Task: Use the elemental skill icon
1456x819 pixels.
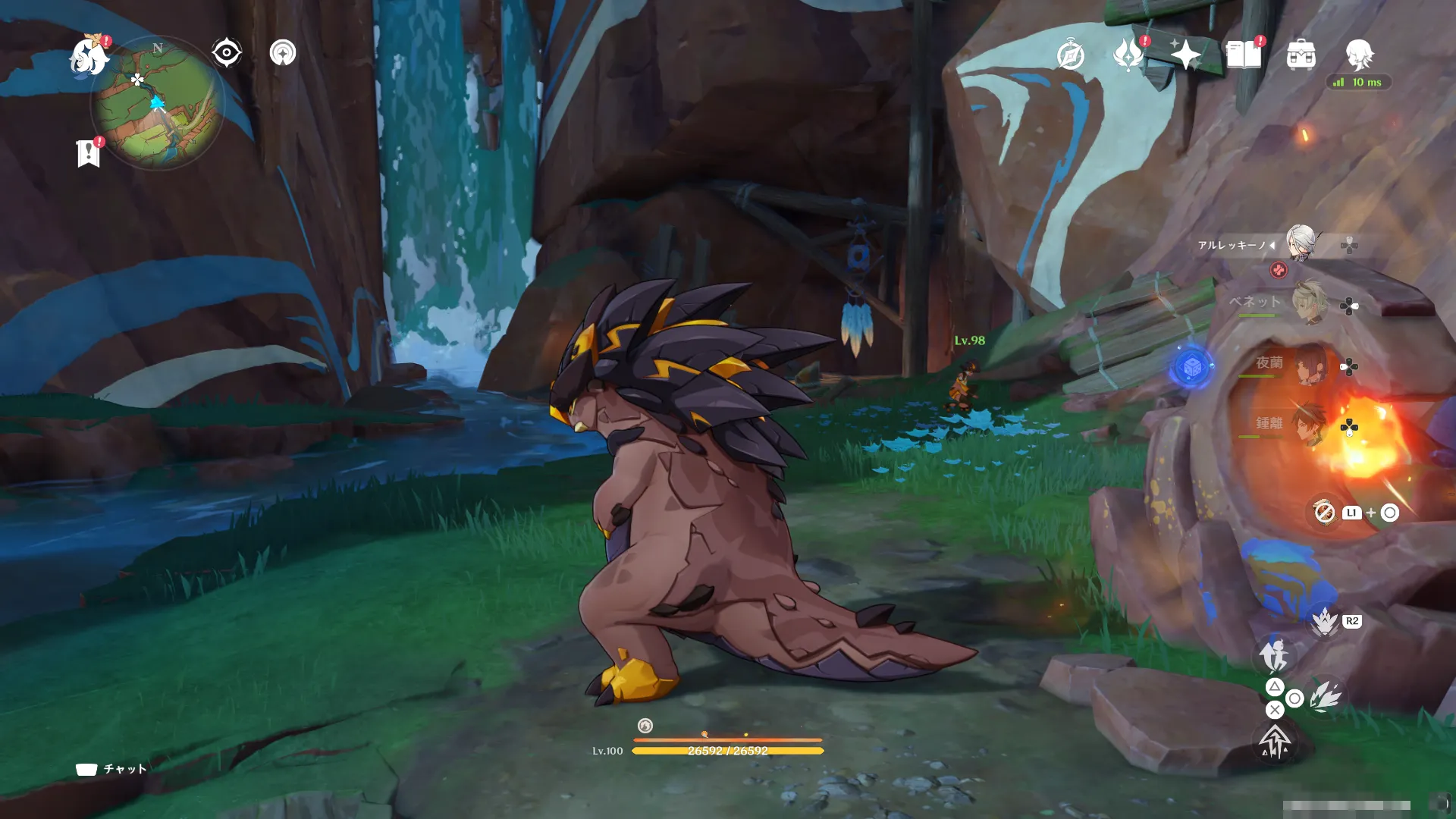Action: (x=1325, y=696)
